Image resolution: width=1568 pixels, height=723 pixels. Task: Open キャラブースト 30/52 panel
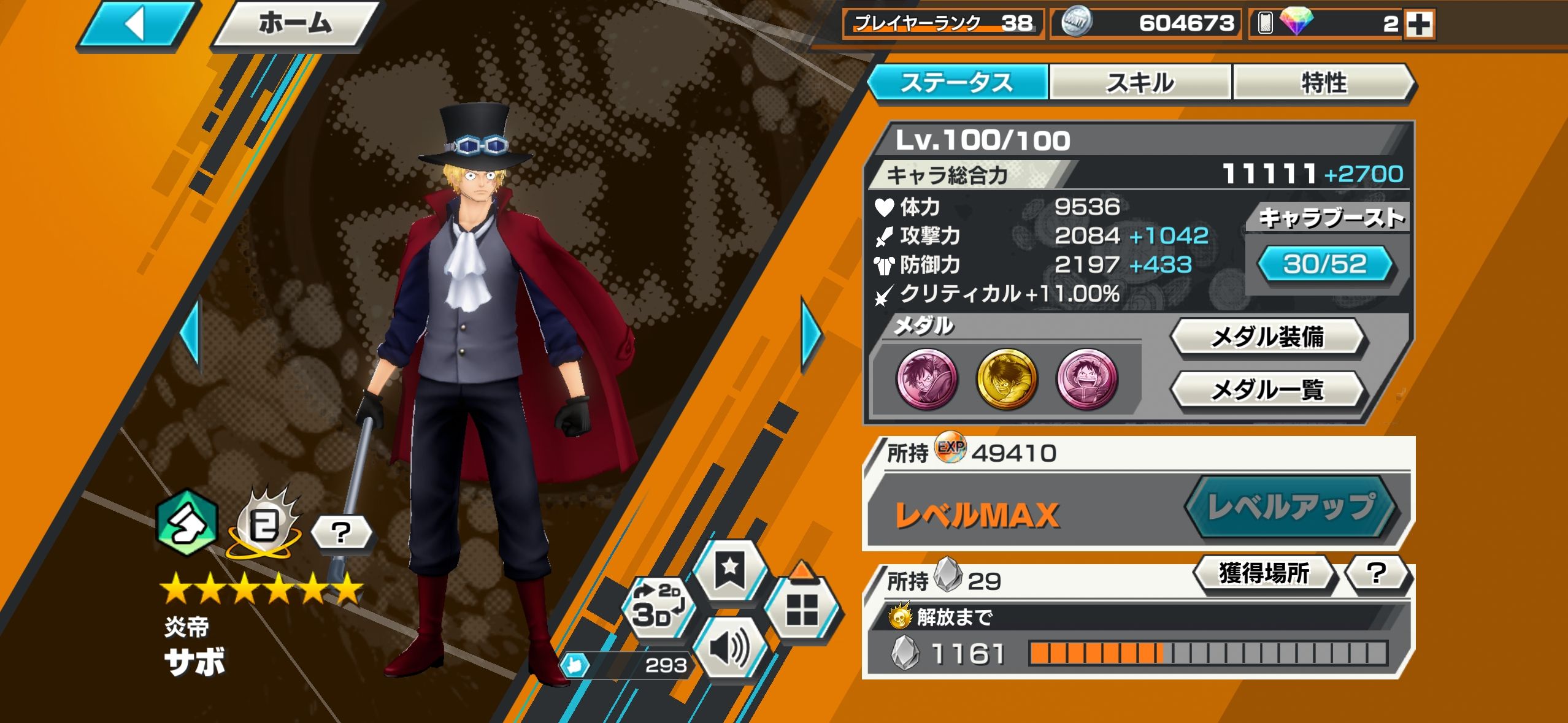click(x=1324, y=264)
